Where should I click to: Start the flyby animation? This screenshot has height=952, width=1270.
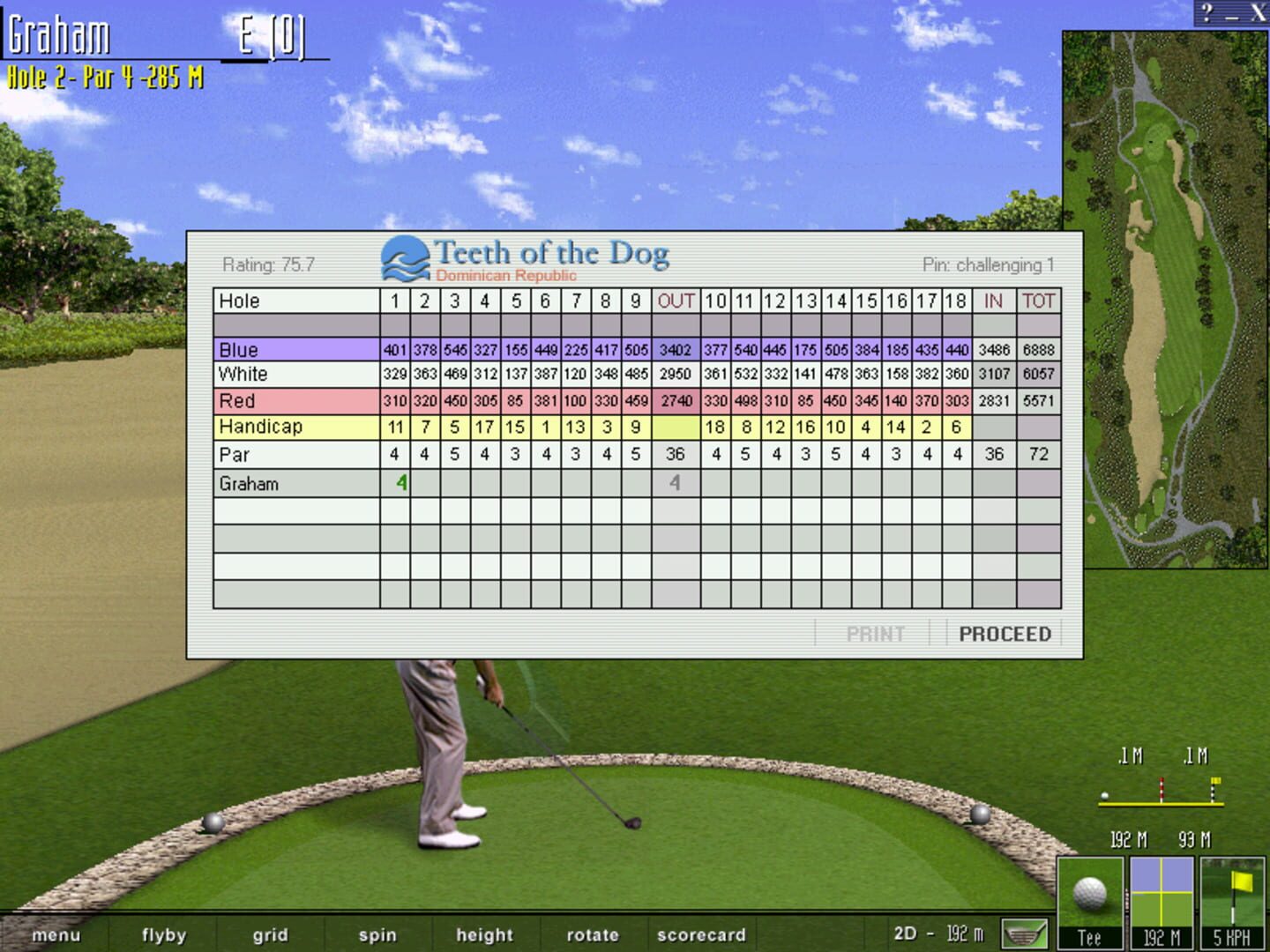162,935
